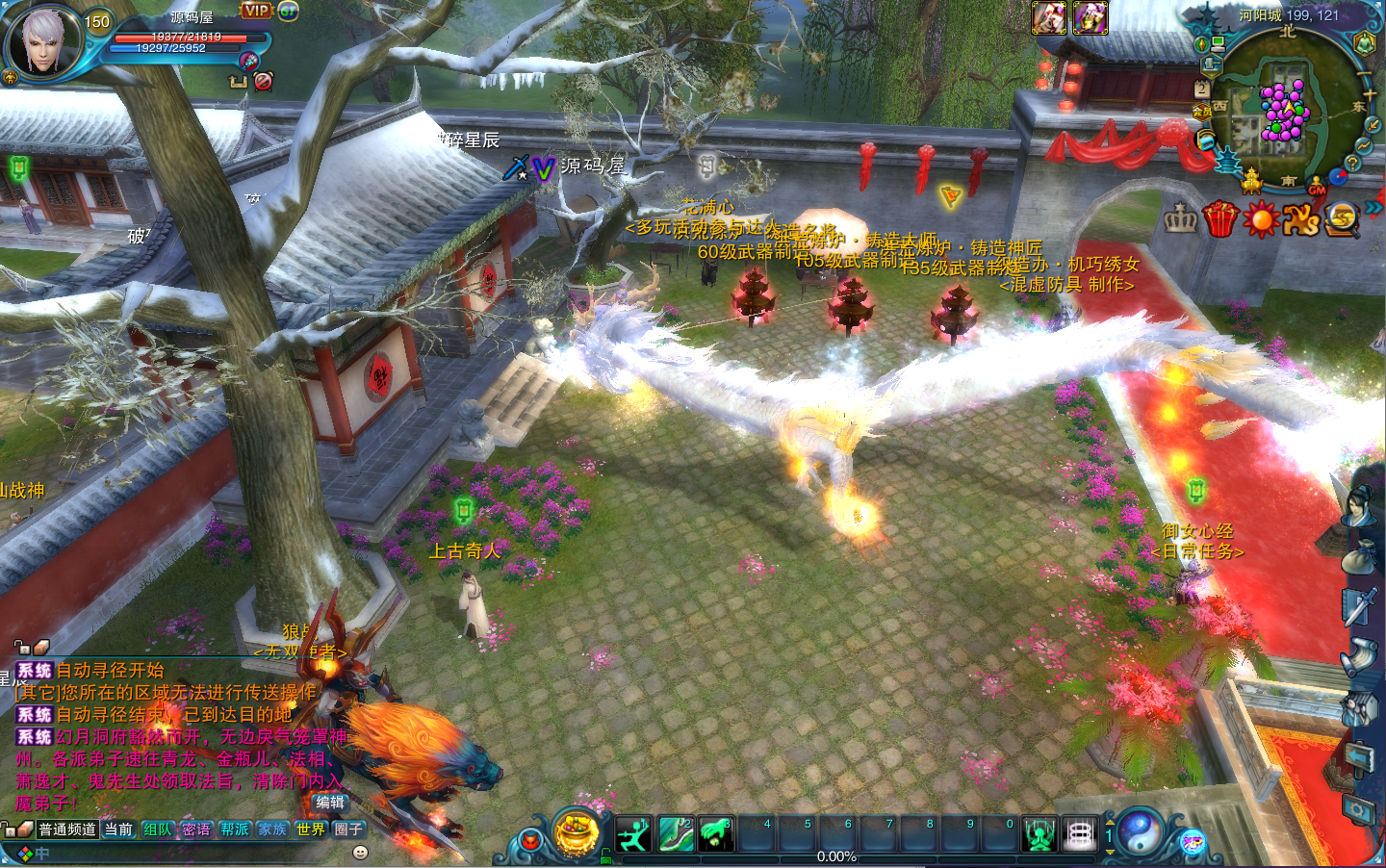Open the golden treasure pot icon

577,833
